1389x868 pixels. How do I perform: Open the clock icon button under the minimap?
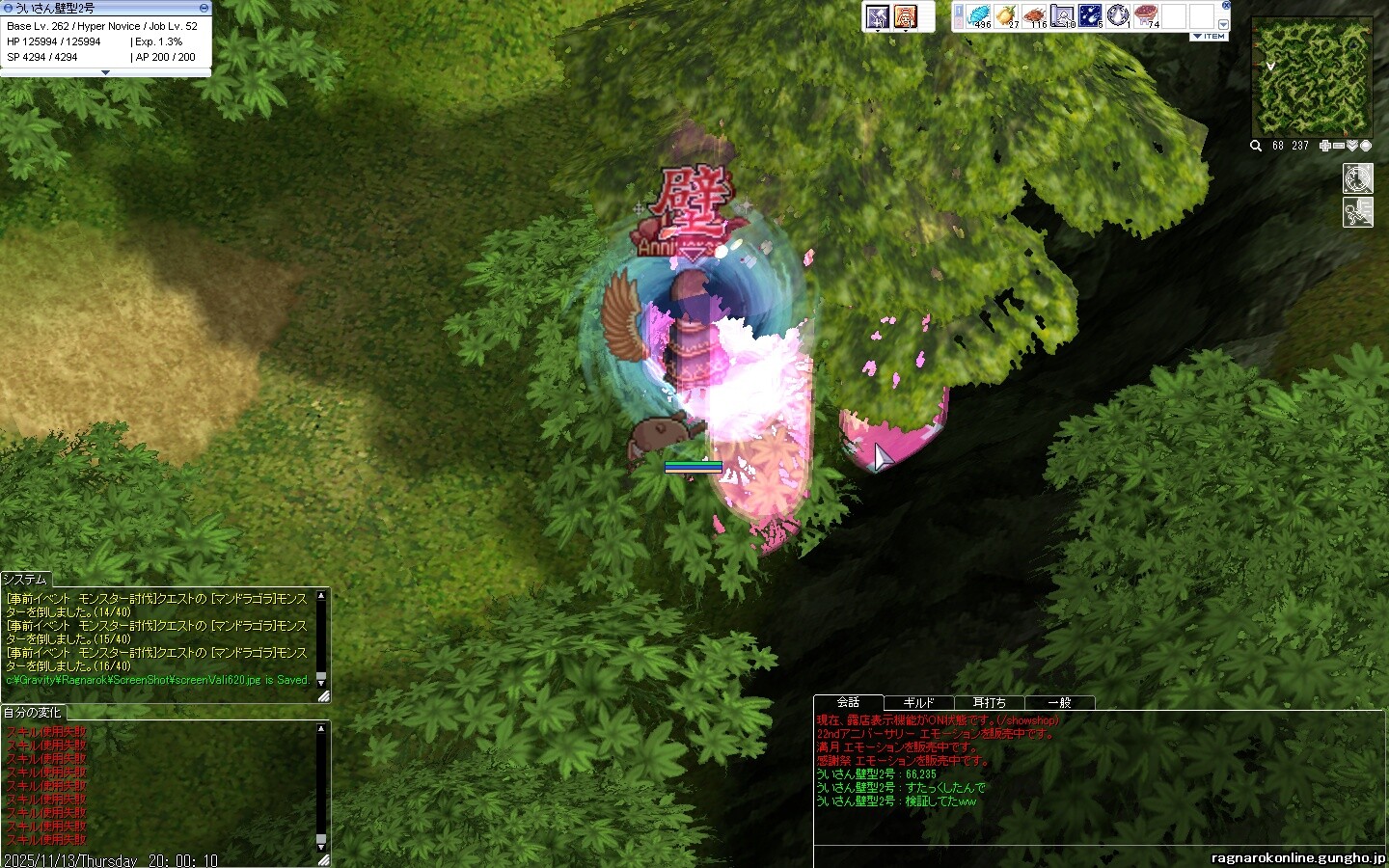(1357, 178)
